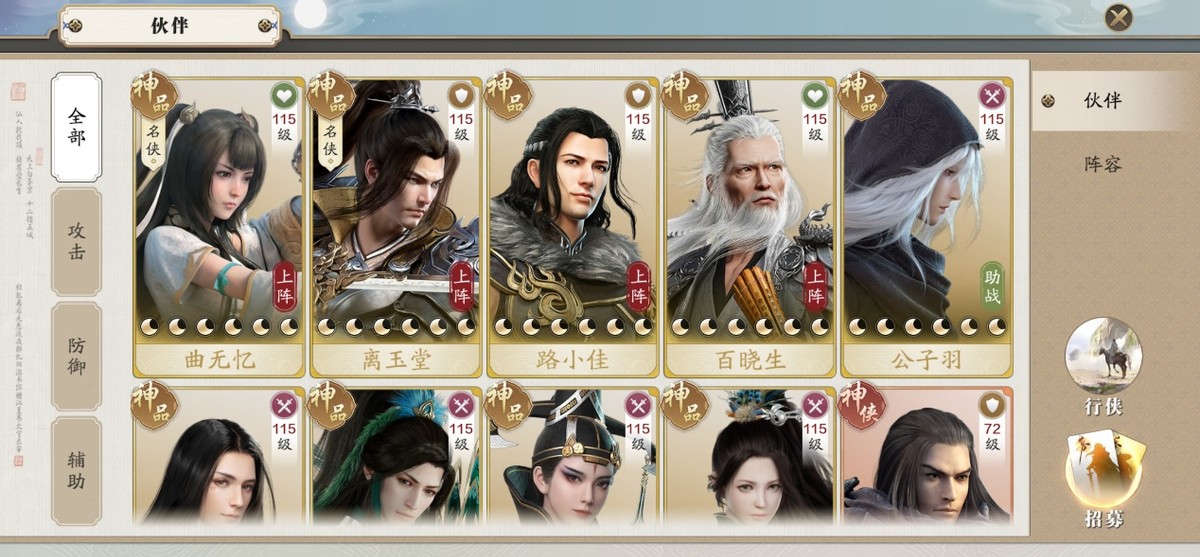Close the 伙伴 companions screen
This screenshot has width=1200, height=557.
pyautogui.click(x=1118, y=18)
